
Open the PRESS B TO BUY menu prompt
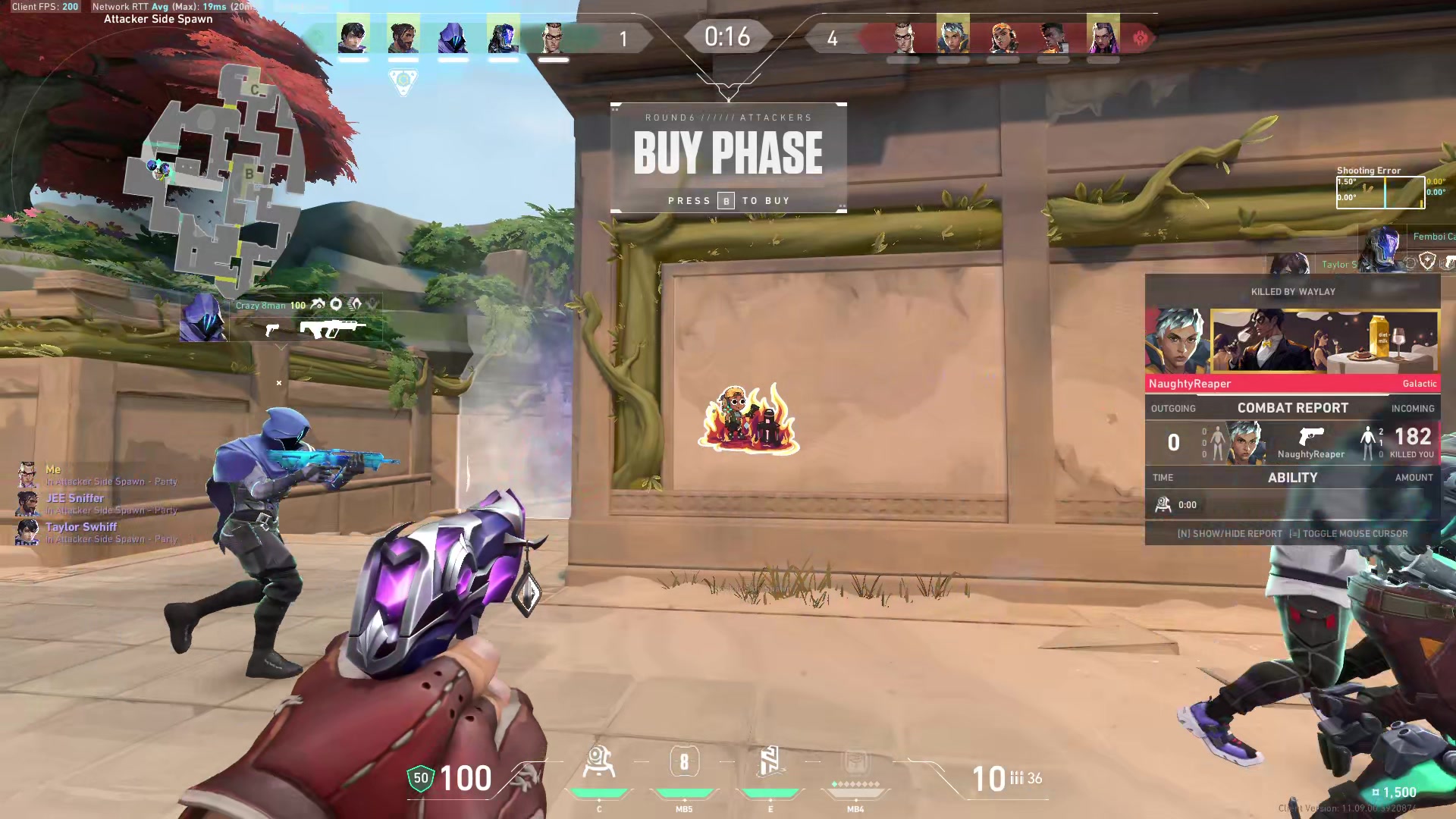(727, 200)
